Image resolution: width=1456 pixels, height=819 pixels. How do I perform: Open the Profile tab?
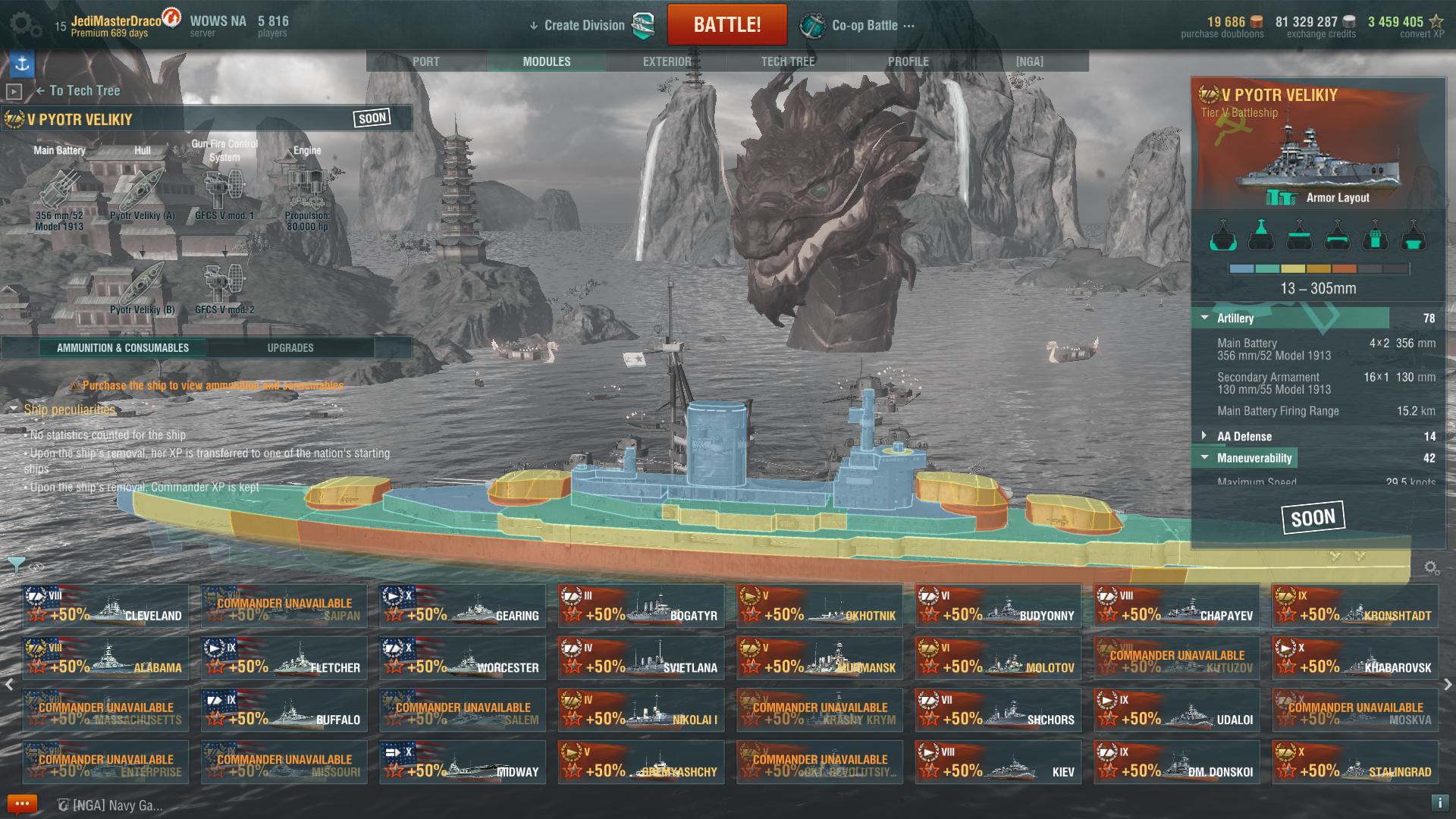(908, 61)
